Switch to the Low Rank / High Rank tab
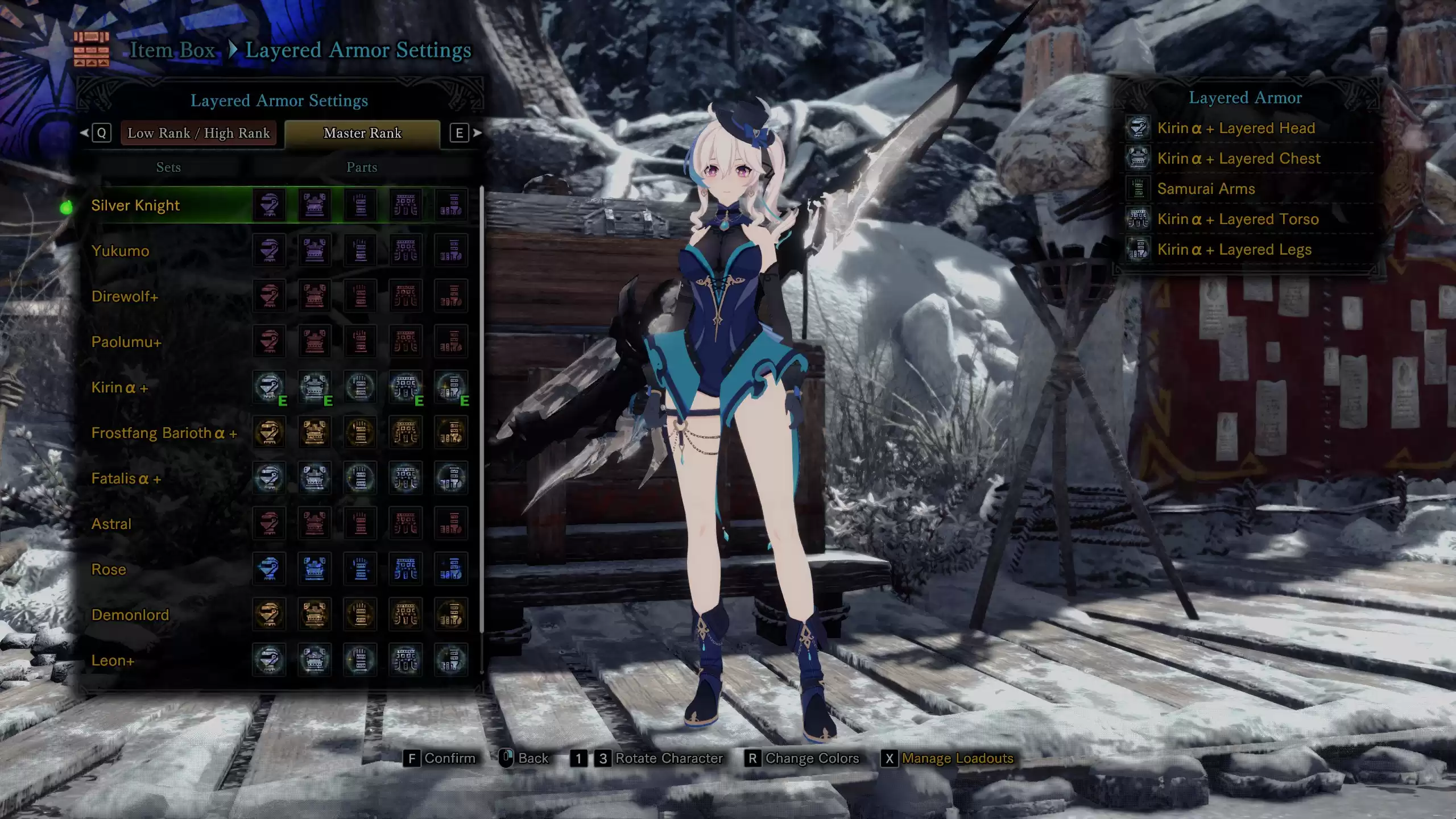The image size is (1456, 819). click(x=199, y=133)
